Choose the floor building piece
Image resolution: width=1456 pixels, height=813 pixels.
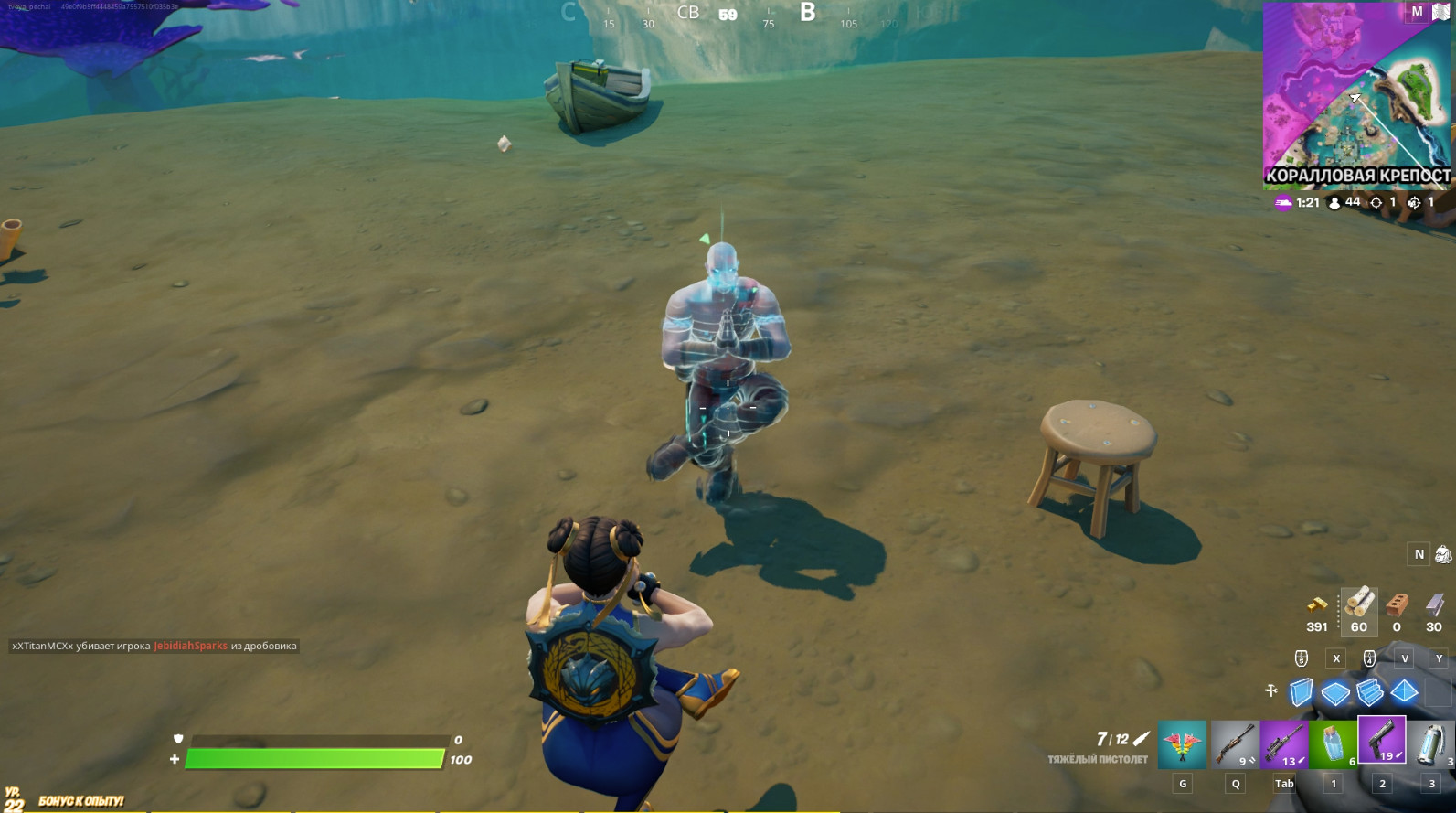[x=1335, y=693]
